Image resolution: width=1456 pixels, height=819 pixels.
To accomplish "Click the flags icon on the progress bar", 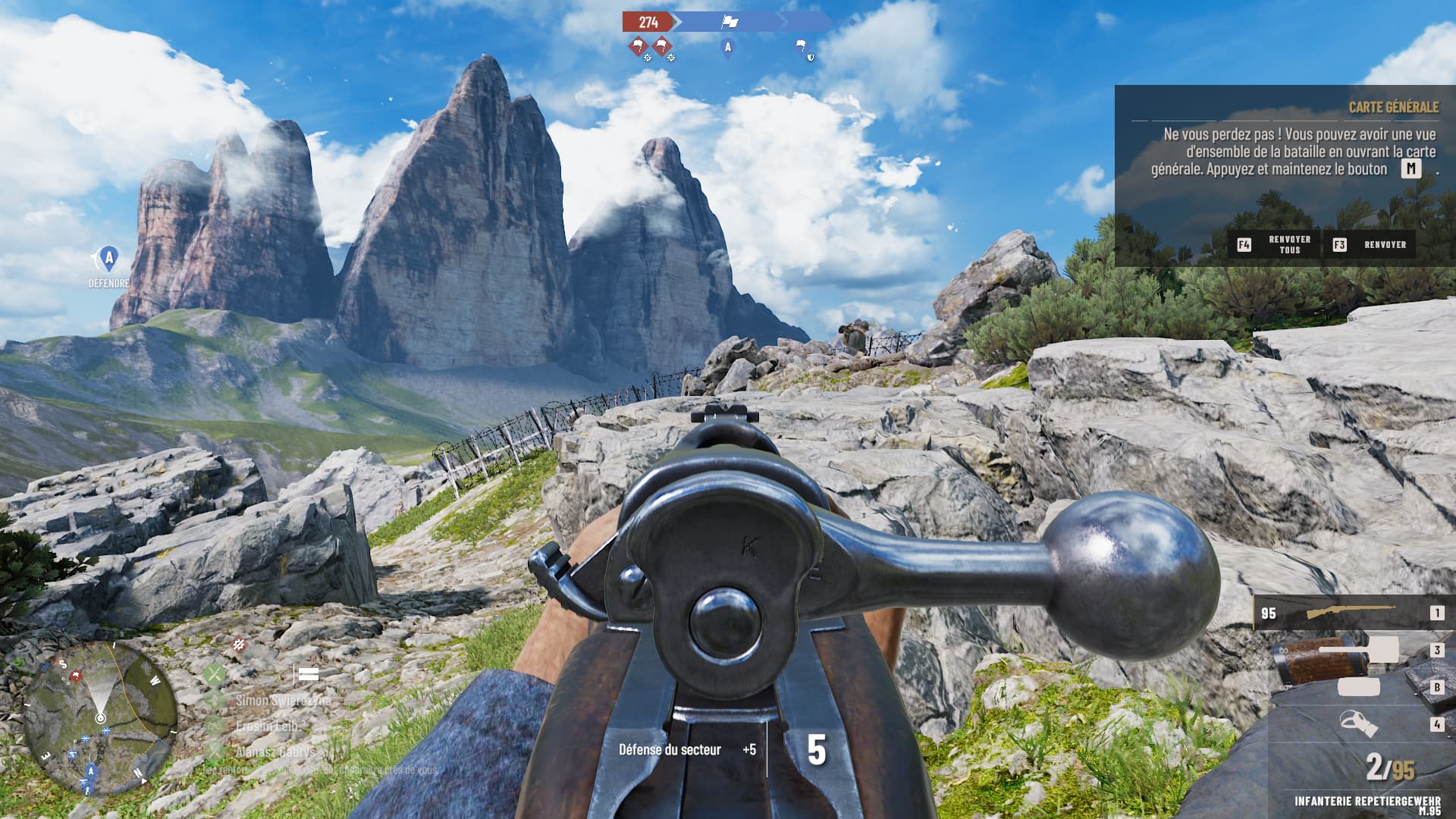I will point(730,22).
